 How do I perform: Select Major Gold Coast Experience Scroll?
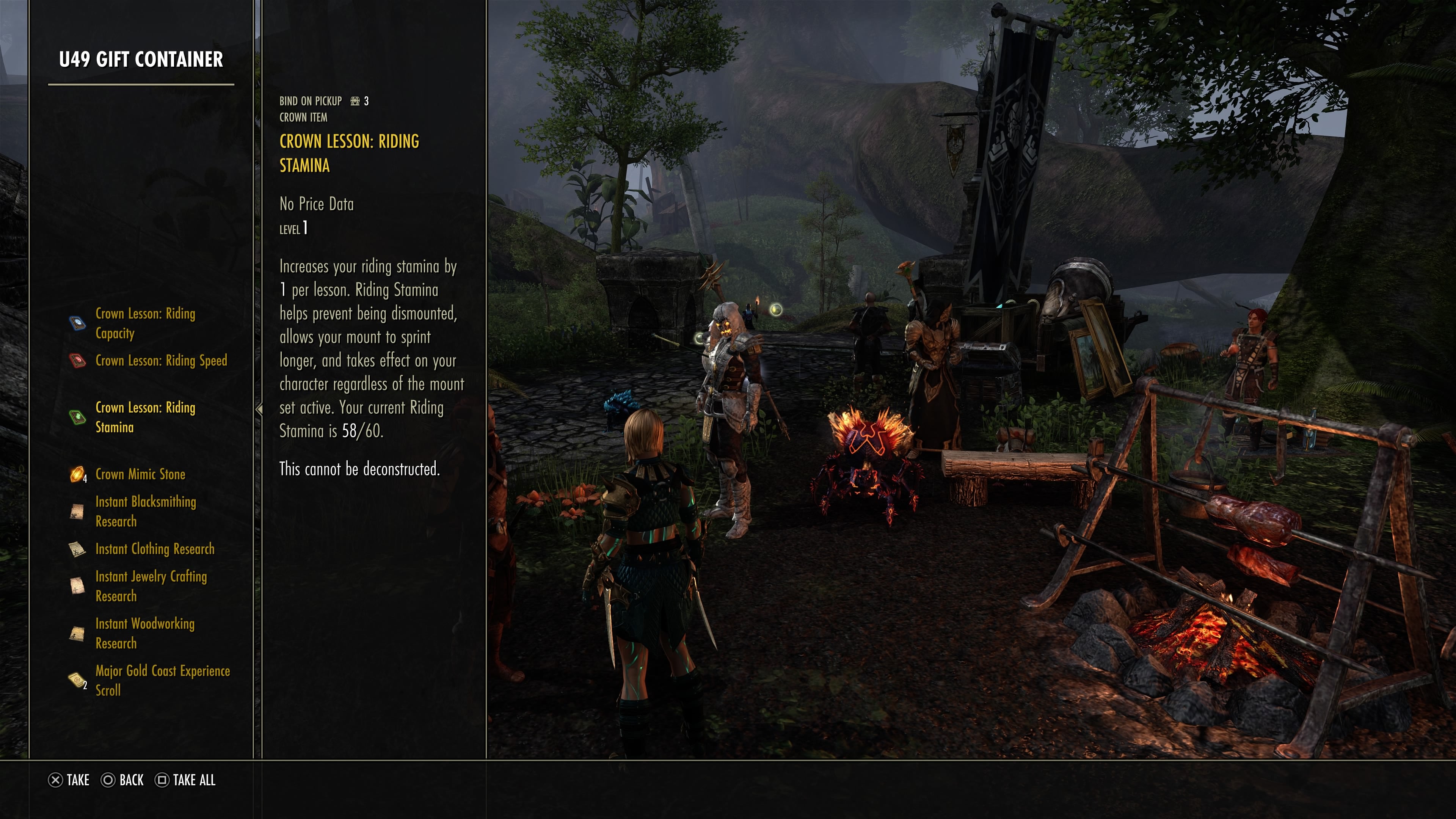pyautogui.click(x=162, y=681)
